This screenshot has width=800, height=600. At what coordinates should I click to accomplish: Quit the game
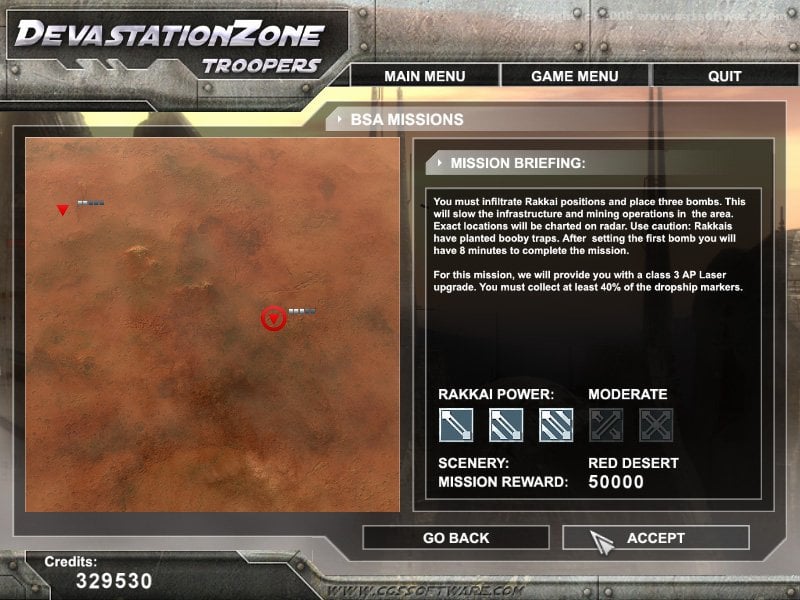724,76
